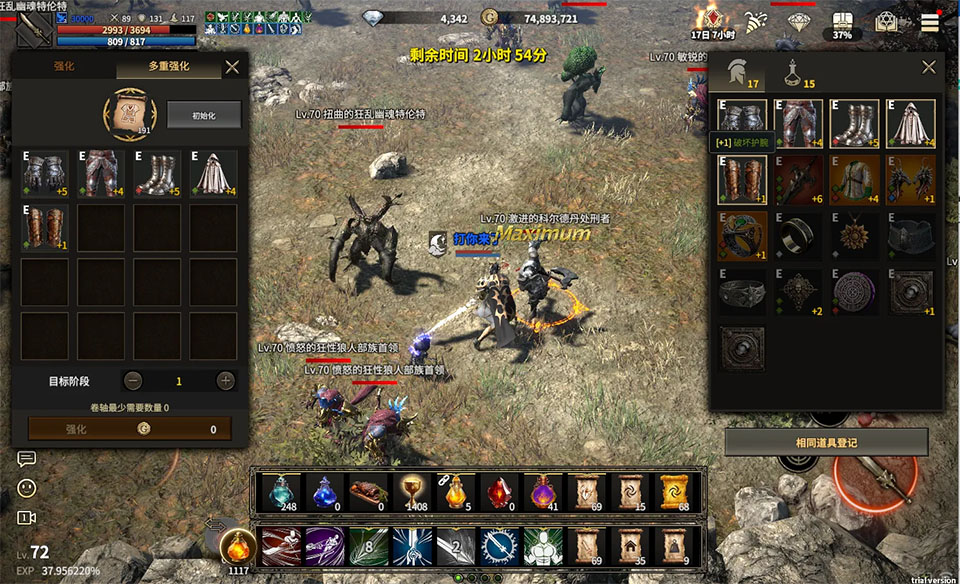Confirm with the 强化 enhance button
This screenshot has width=960, height=584.
point(130,429)
